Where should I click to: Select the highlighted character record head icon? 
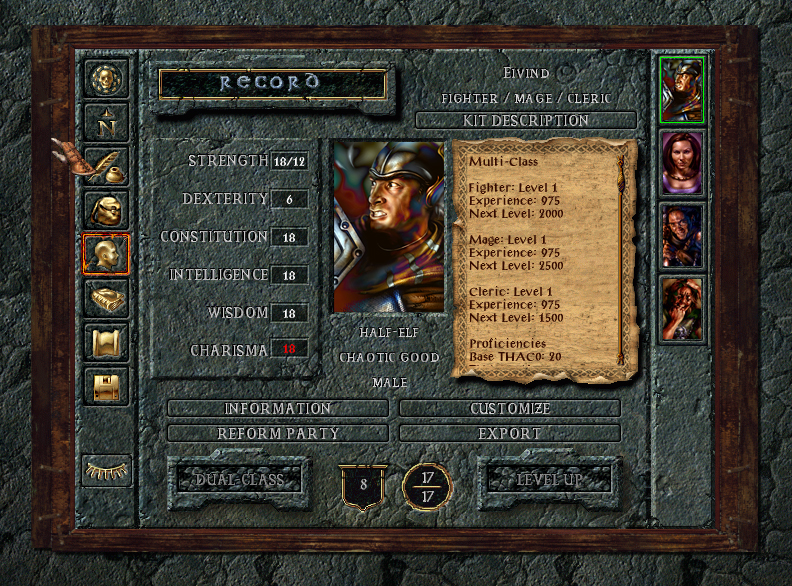(106, 254)
